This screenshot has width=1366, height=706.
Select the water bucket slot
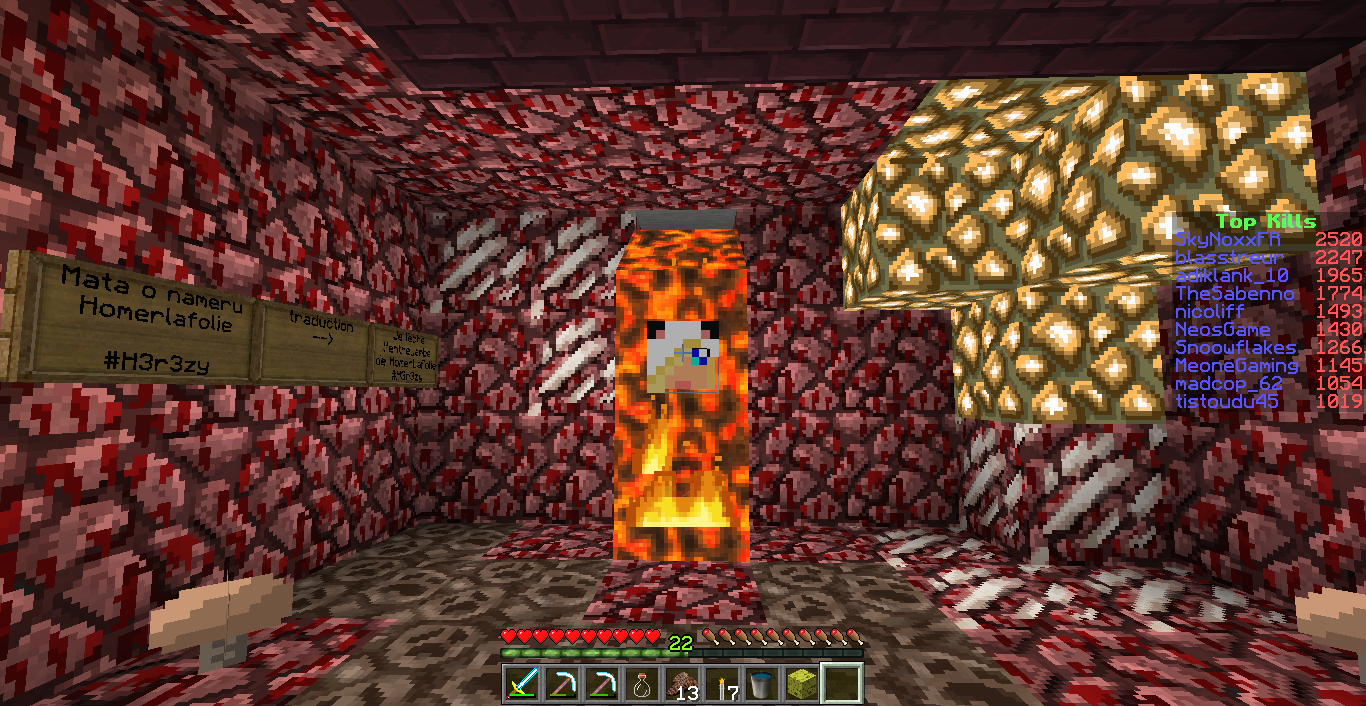[761, 684]
